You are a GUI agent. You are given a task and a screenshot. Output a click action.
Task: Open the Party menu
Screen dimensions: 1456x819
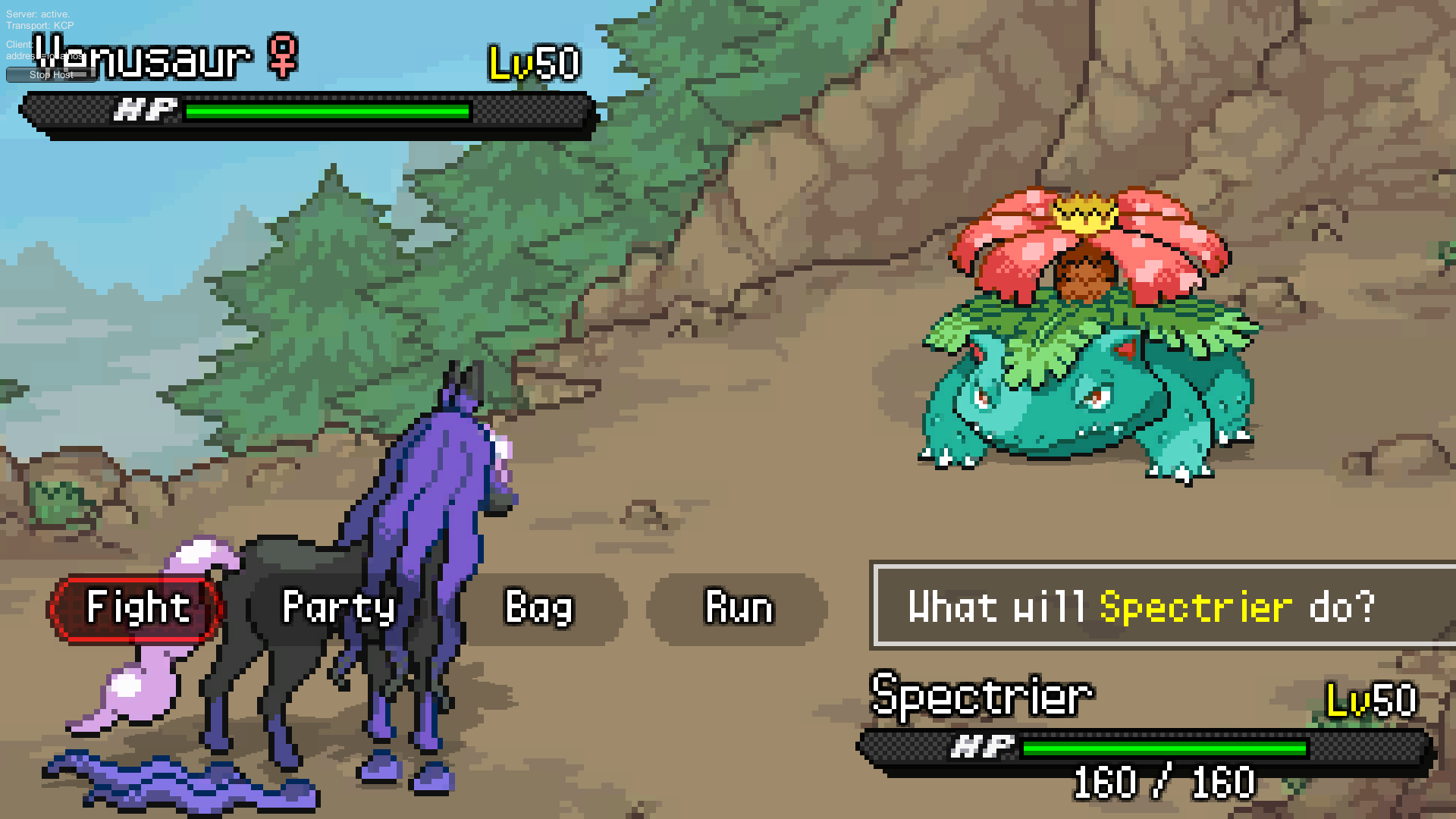tap(339, 607)
